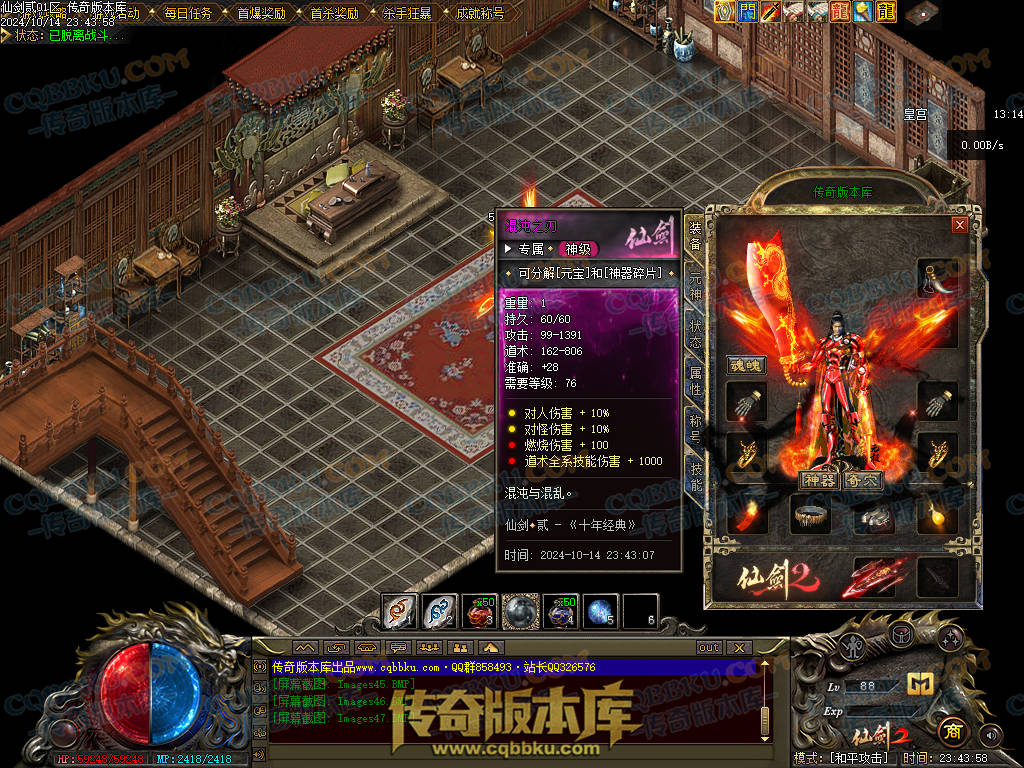Open the 首爆奖励 reward menu
Screen dimensions: 1024x768
(x=261, y=14)
